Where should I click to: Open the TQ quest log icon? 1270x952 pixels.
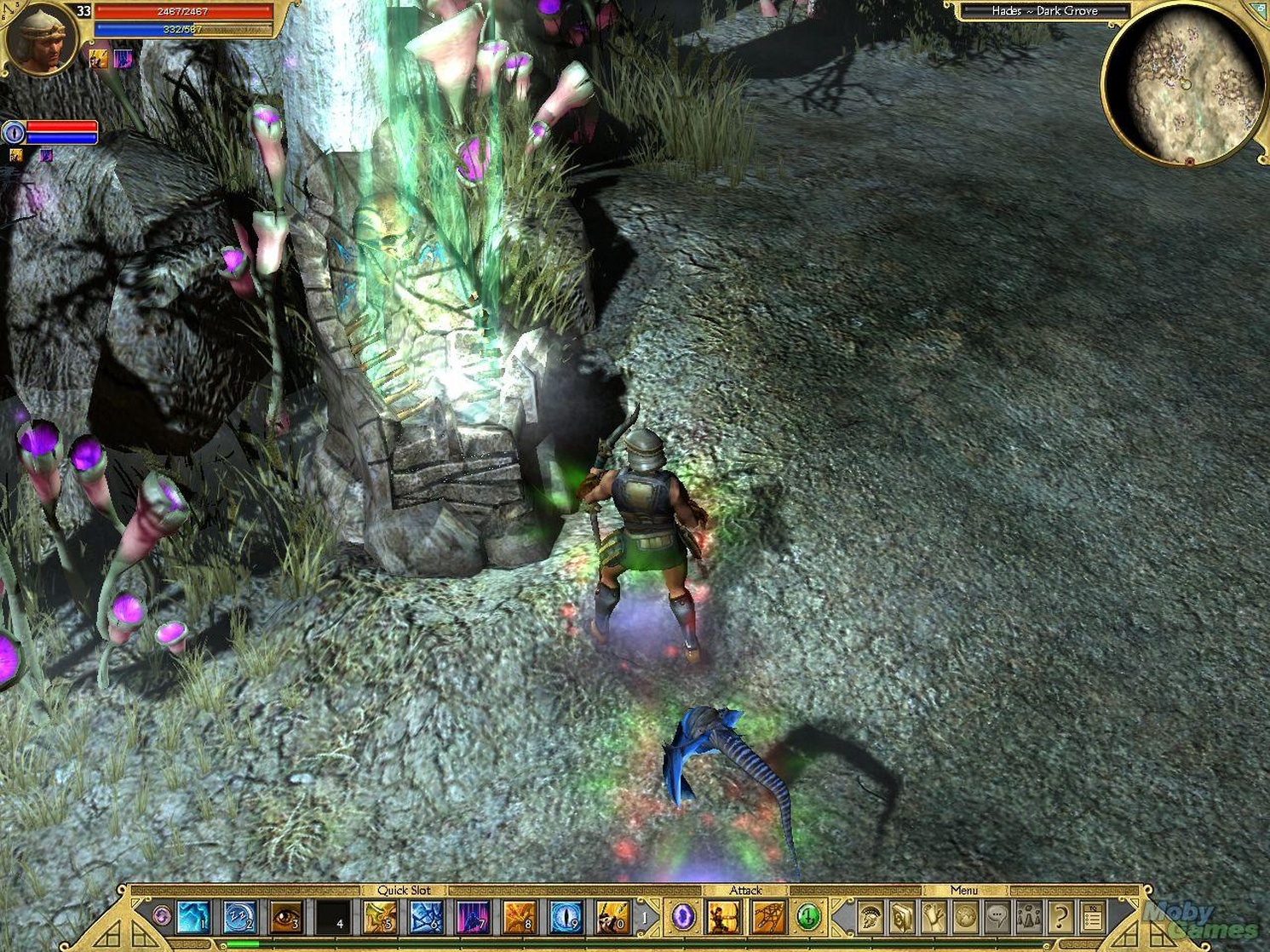(1093, 915)
